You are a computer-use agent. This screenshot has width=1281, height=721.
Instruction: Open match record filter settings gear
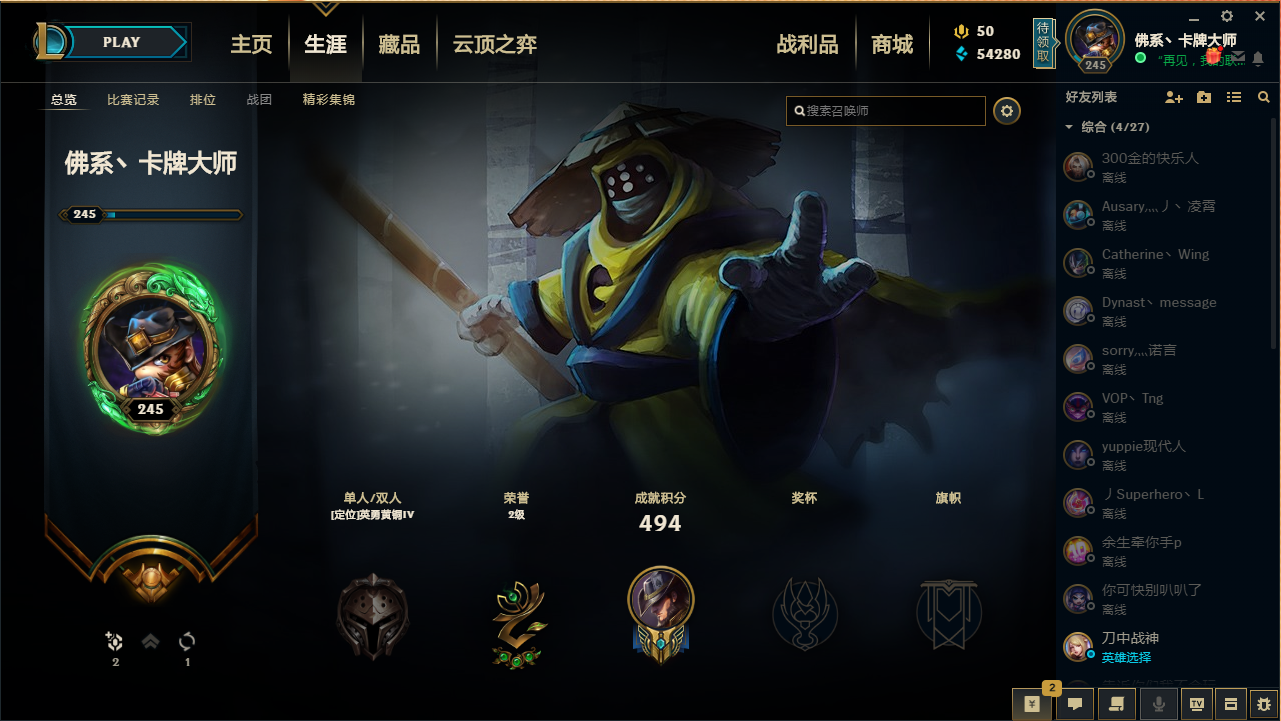point(1007,111)
